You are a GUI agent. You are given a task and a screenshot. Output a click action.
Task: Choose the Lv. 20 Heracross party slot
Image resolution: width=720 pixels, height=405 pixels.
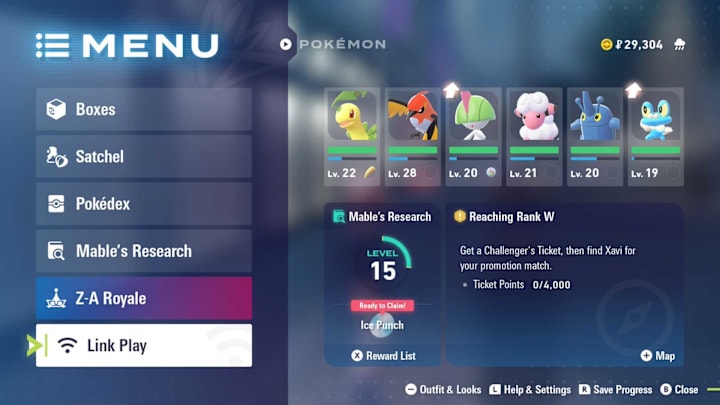pos(594,135)
